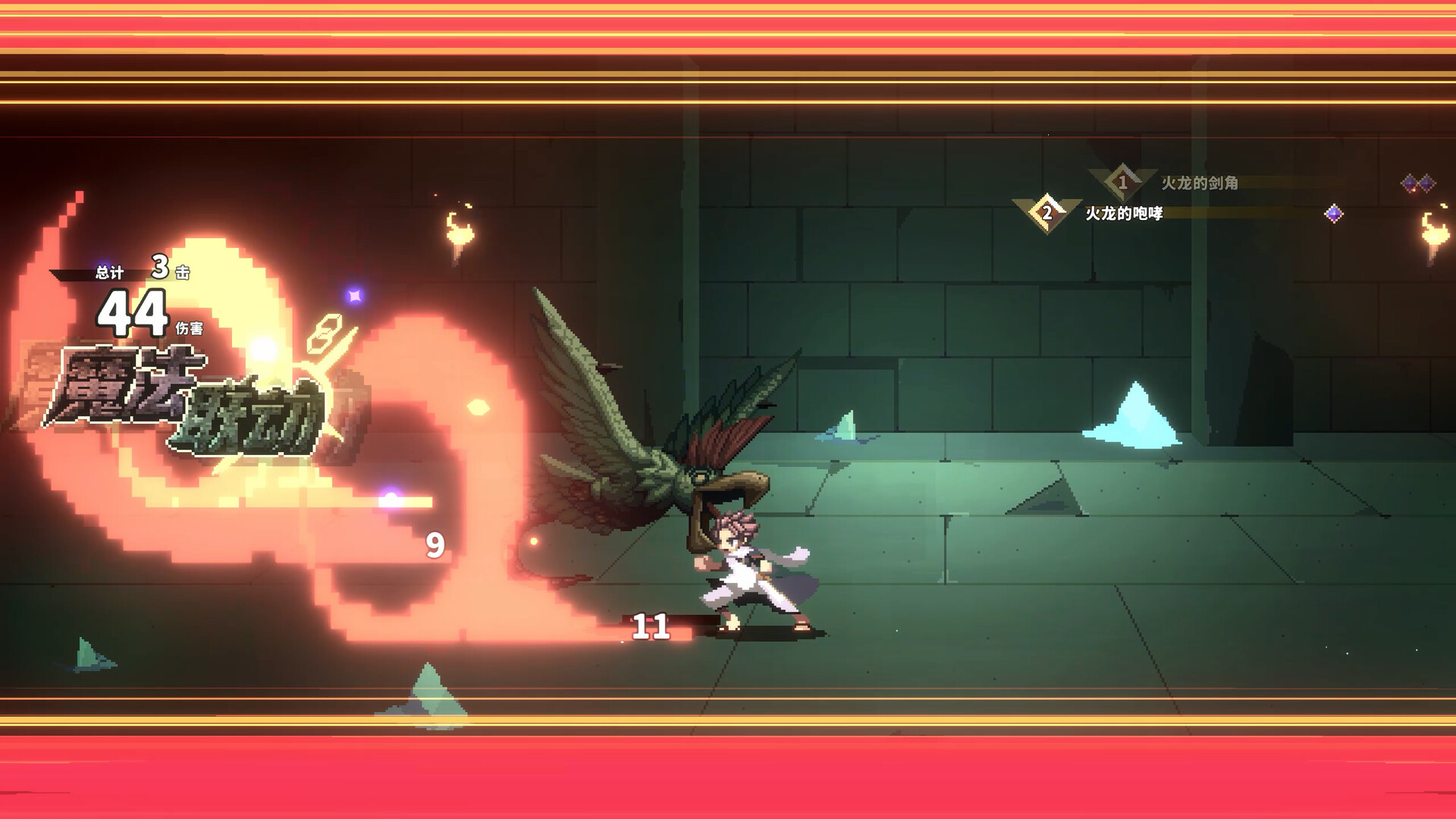Click the purple gem icon near 火龙的咆哮
The width and height of the screenshot is (1456, 819).
1332,212
